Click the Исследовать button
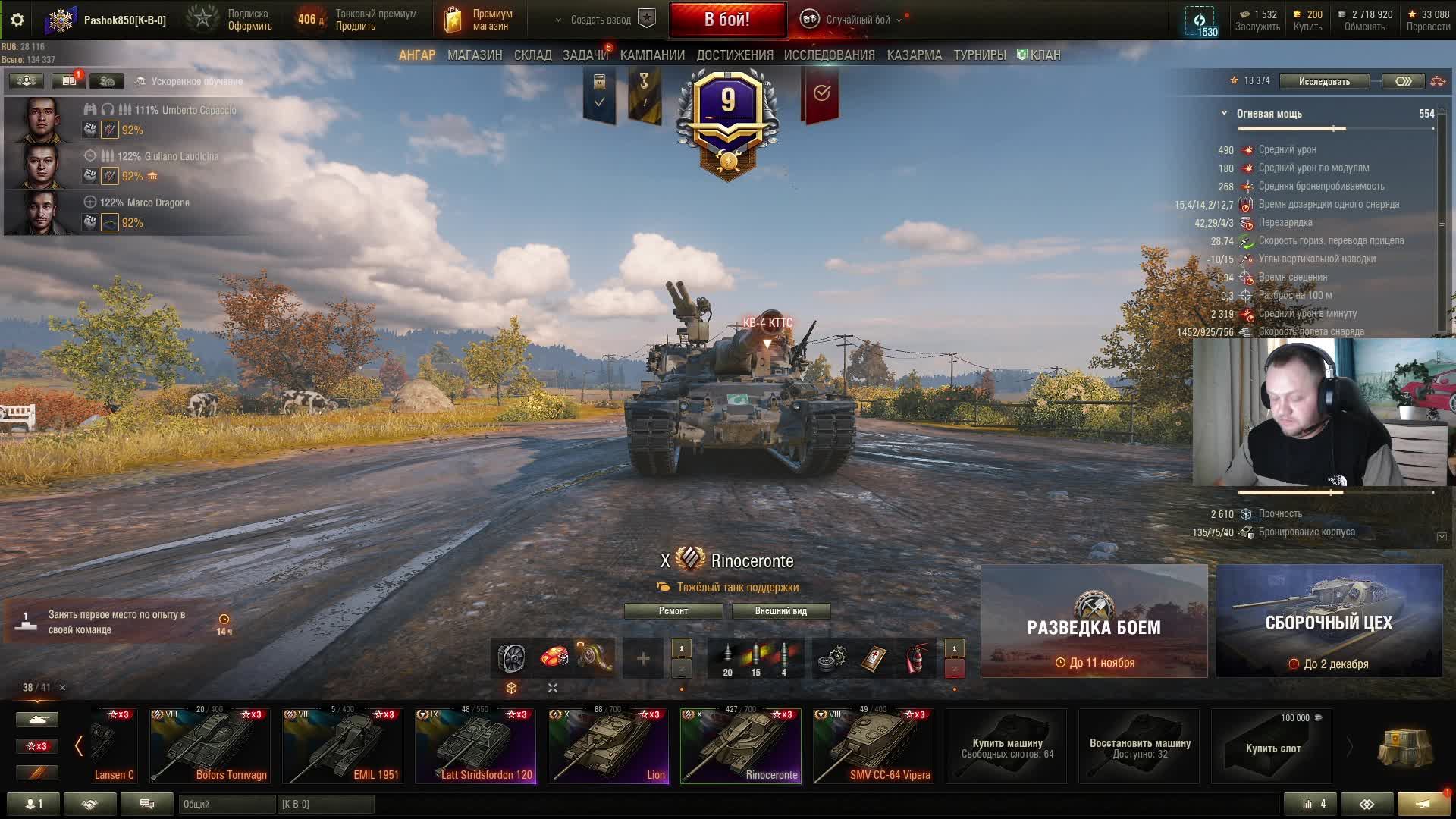The width and height of the screenshot is (1456, 819). [x=1324, y=81]
